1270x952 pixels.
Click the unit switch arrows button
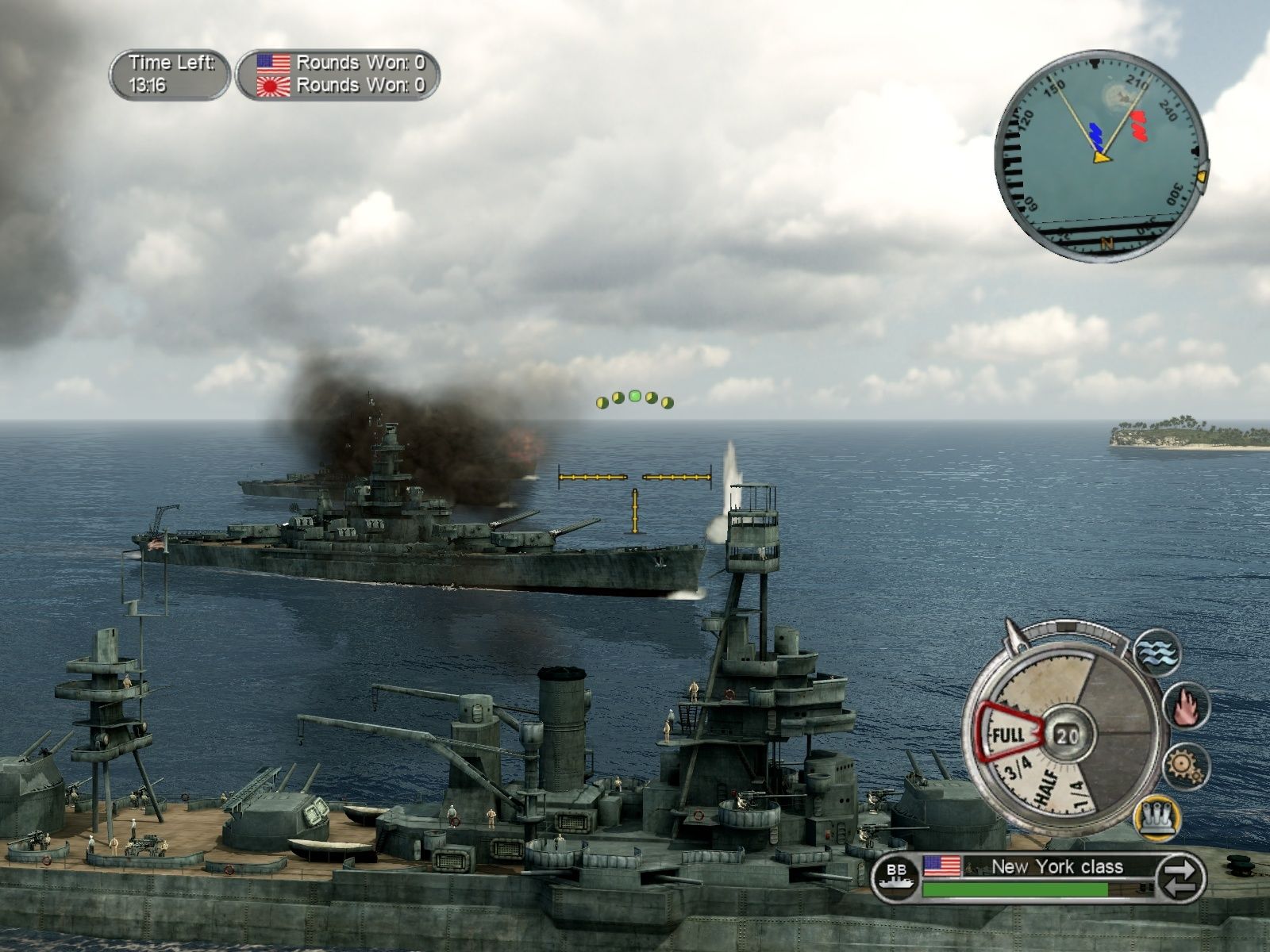click(1179, 878)
